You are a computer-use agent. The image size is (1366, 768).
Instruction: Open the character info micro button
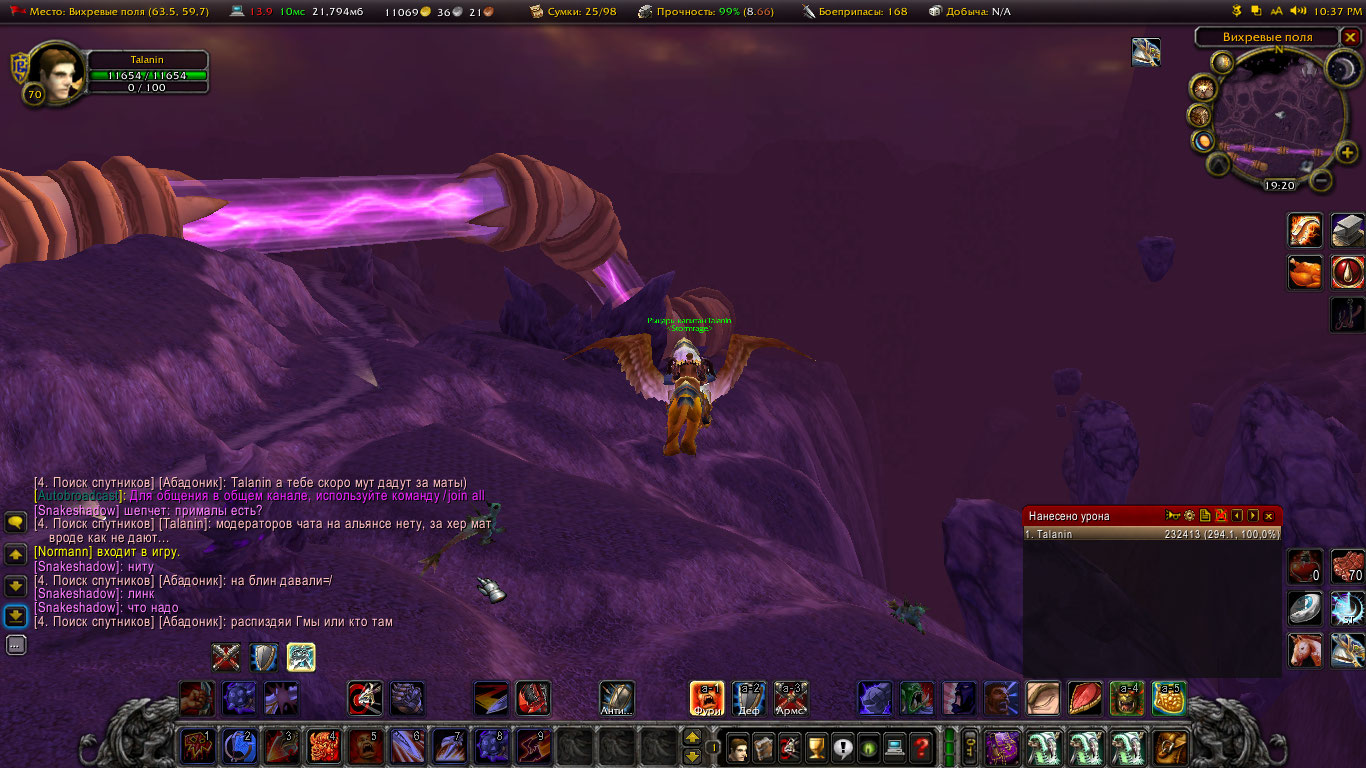point(738,747)
